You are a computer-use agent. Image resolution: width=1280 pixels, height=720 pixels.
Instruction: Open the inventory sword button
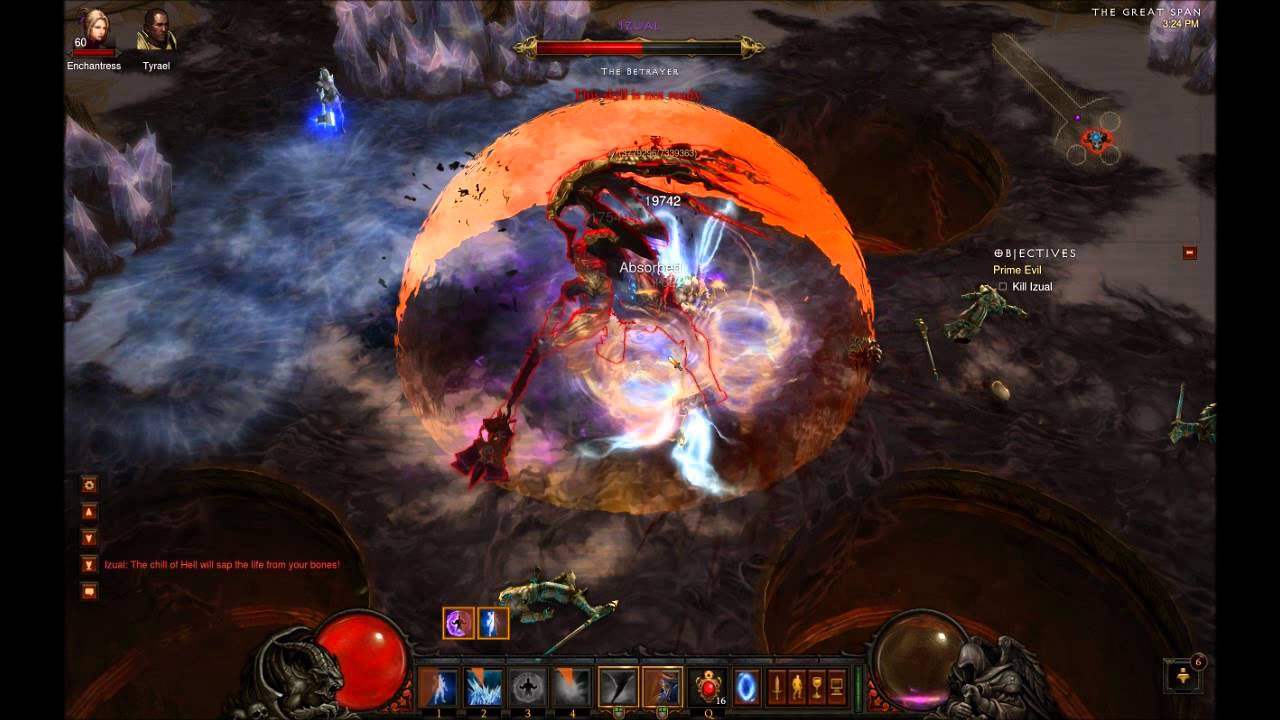pos(777,687)
